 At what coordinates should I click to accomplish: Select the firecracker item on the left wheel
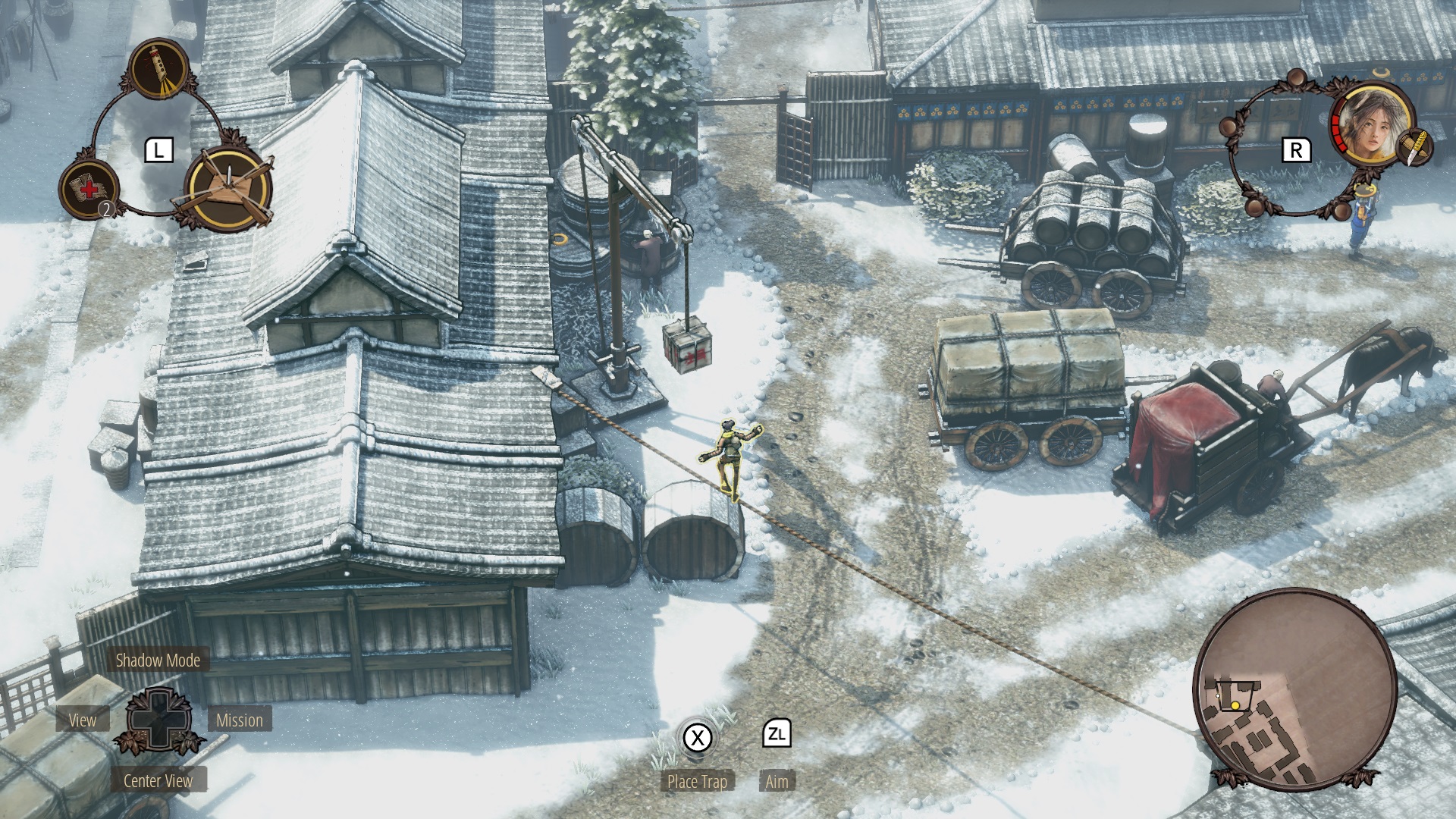coord(159,68)
